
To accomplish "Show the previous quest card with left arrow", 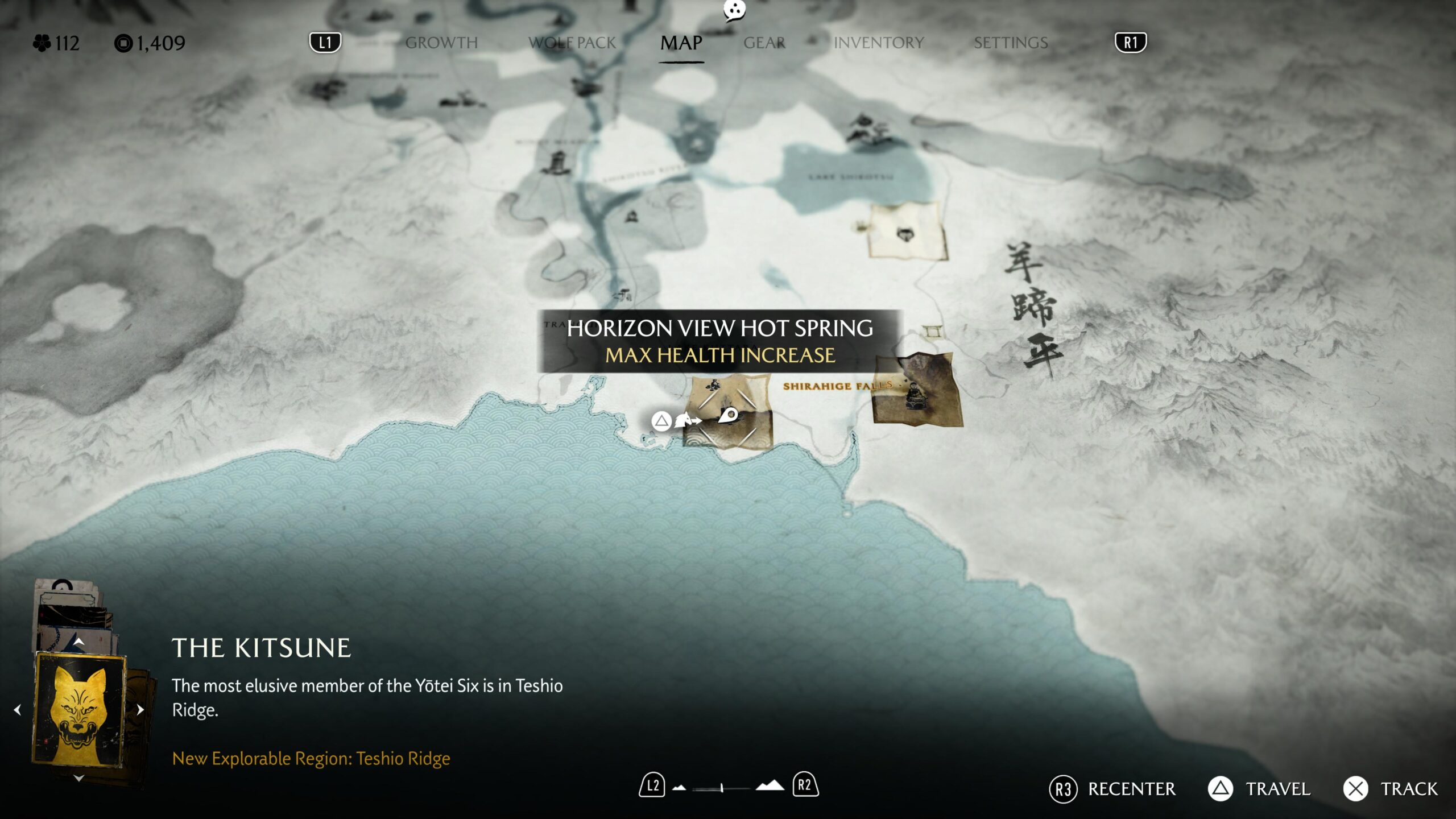I will pyautogui.click(x=18, y=710).
